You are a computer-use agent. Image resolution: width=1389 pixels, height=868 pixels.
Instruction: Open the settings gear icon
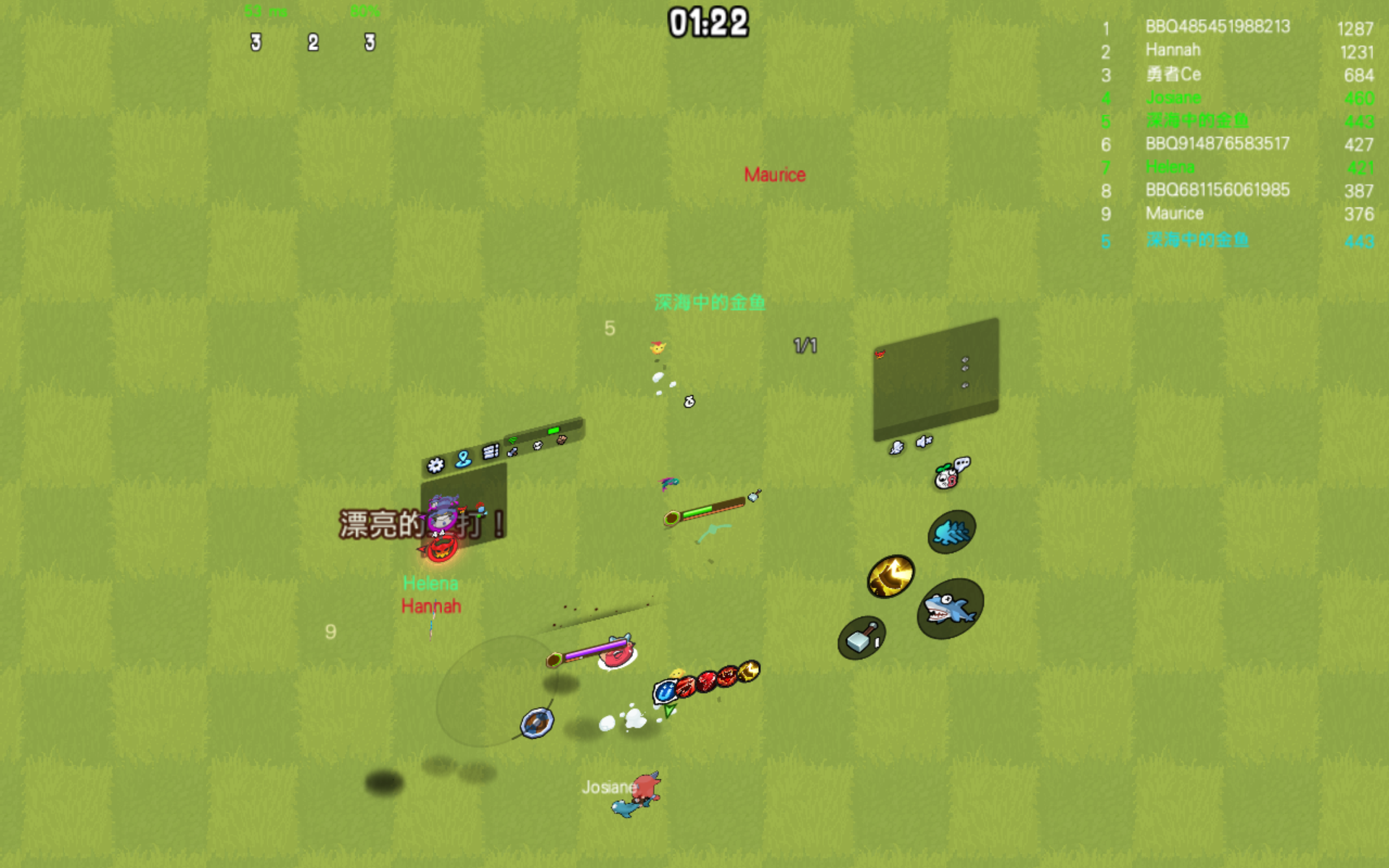coord(436,466)
